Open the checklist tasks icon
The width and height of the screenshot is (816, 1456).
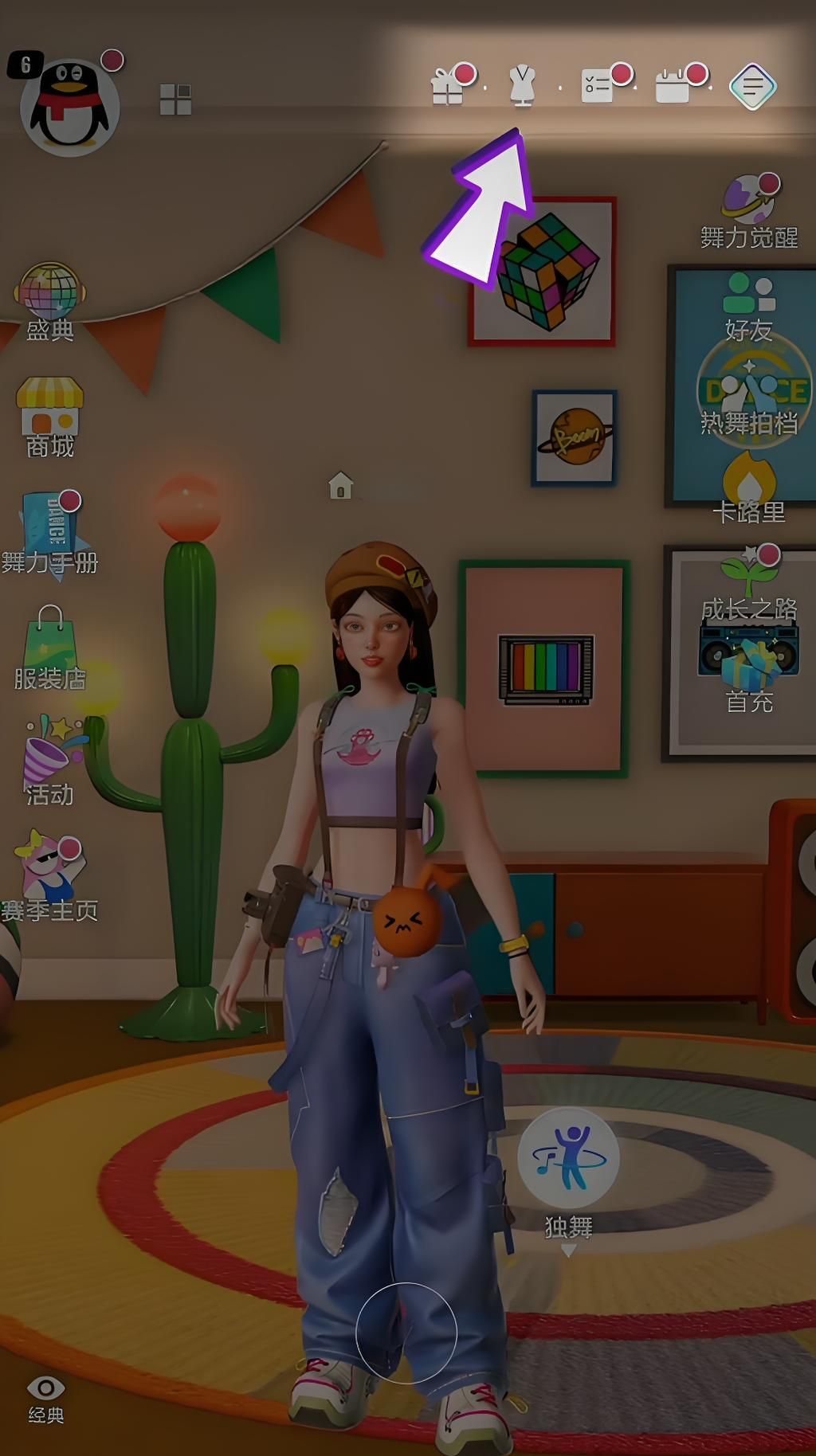click(x=598, y=86)
